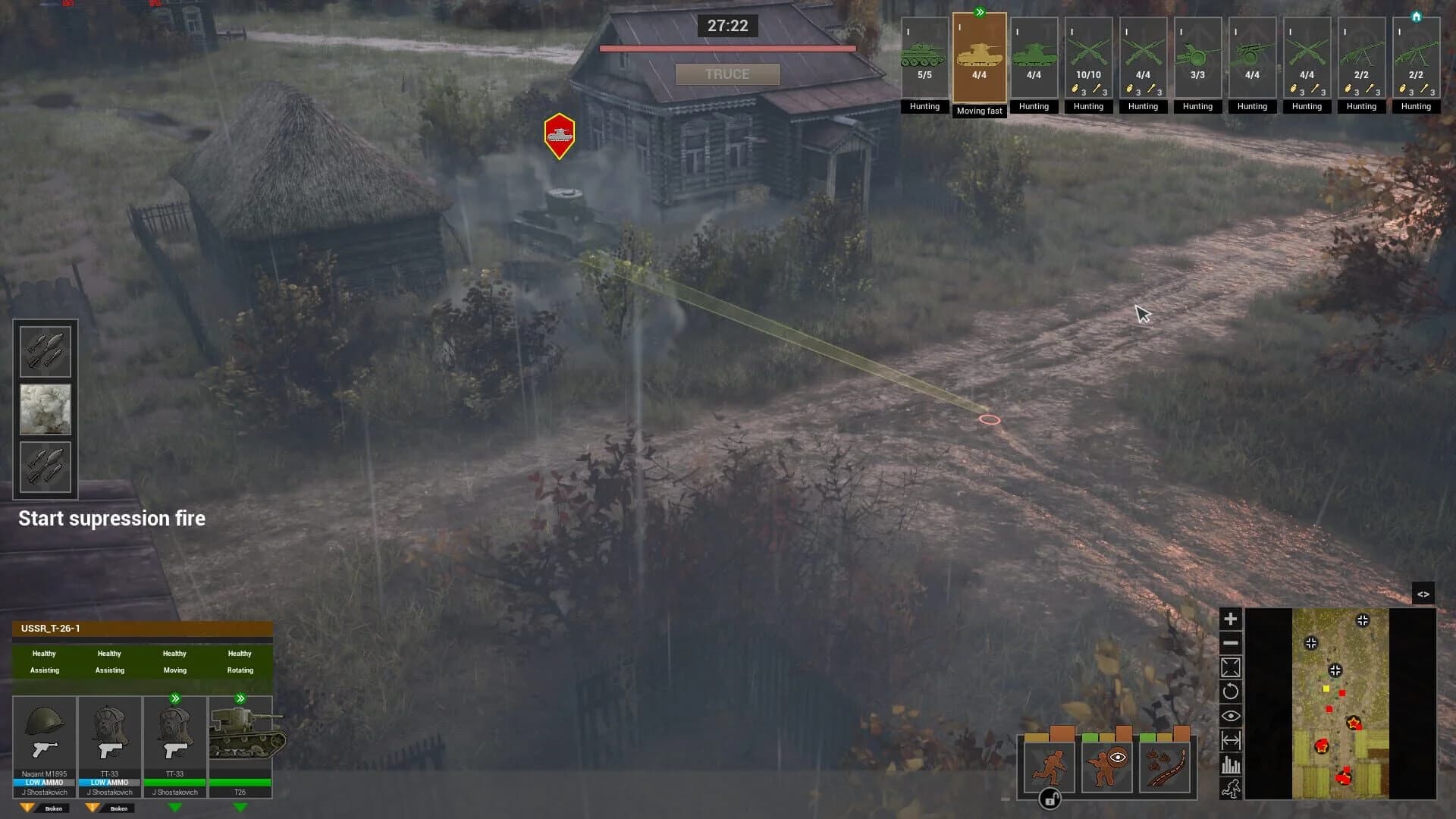Image resolution: width=1456 pixels, height=819 pixels.
Task: Zoom in on the minimap with plus icon
Action: pyautogui.click(x=1231, y=618)
